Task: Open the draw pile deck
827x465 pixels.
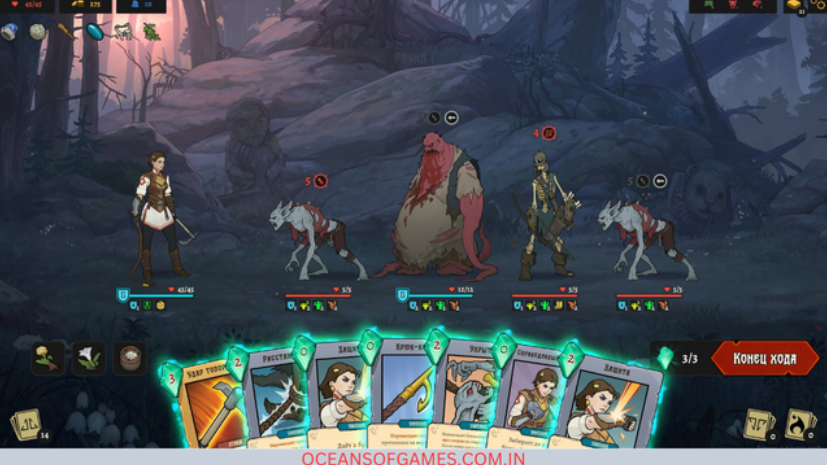Action: pos(25,424)
